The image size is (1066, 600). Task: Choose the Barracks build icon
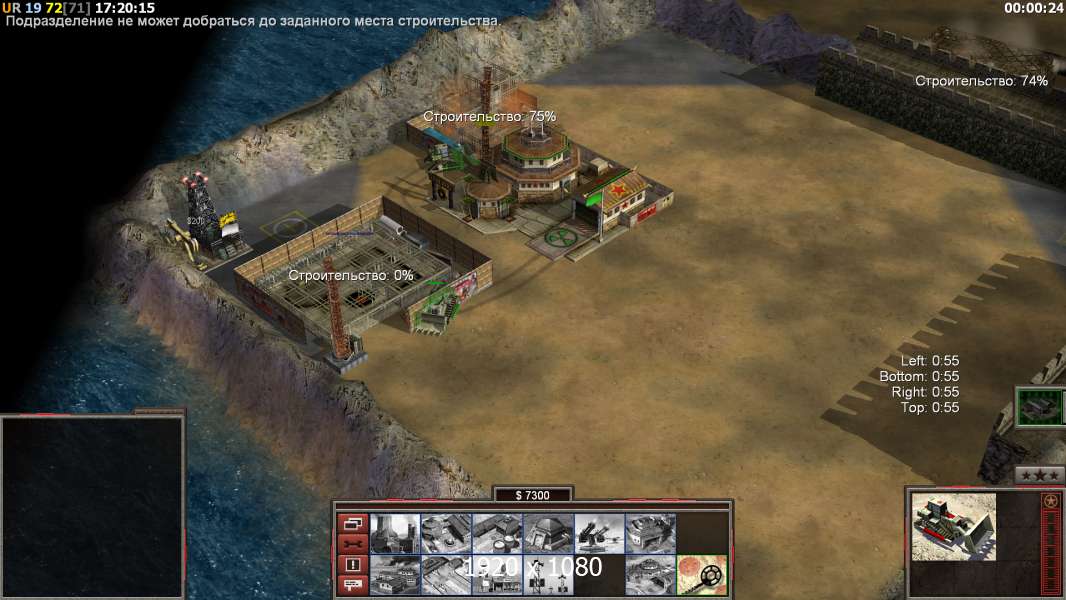[x=446, y=533]
